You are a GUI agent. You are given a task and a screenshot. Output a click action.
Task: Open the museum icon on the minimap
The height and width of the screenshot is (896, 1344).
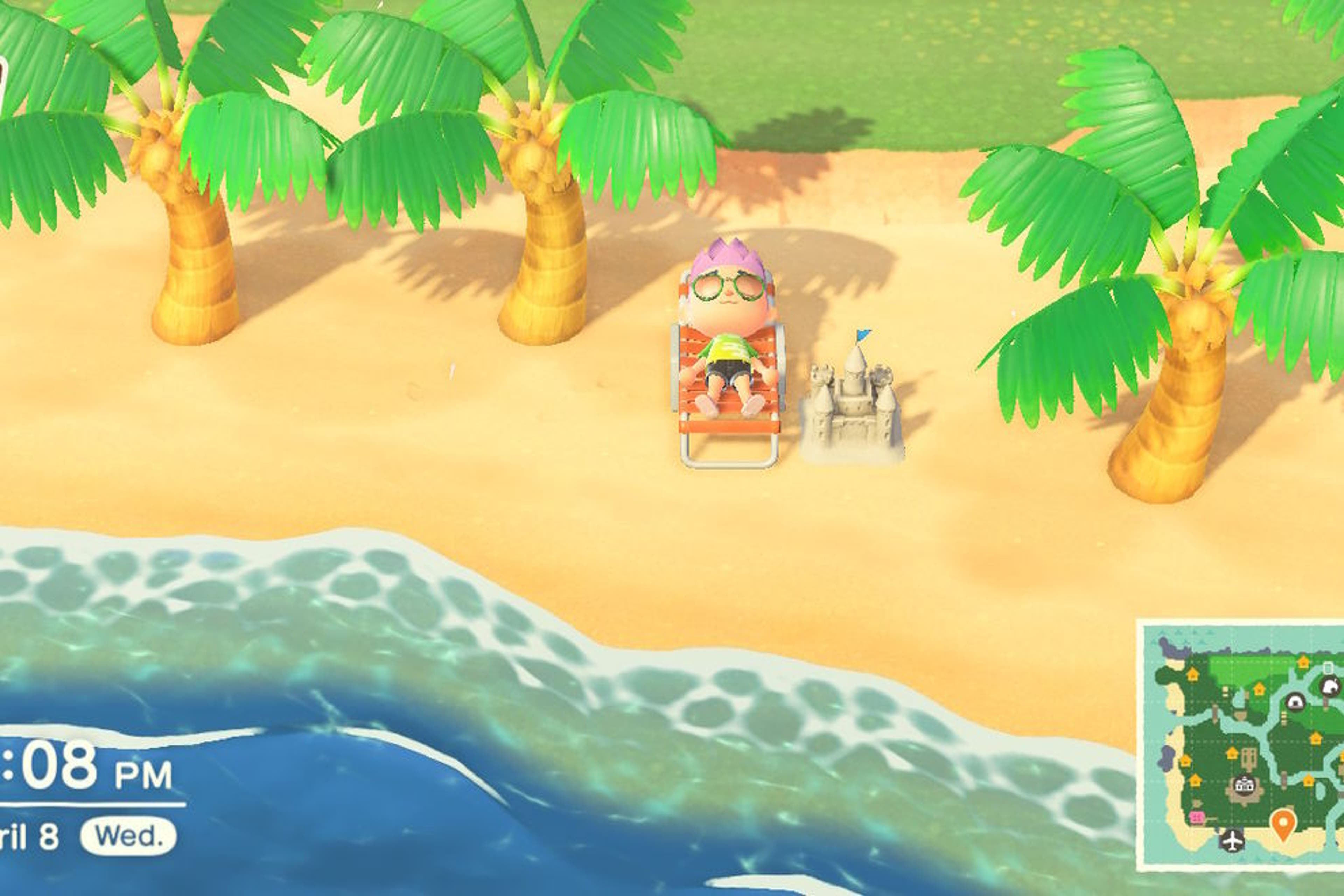[1295, 703]
